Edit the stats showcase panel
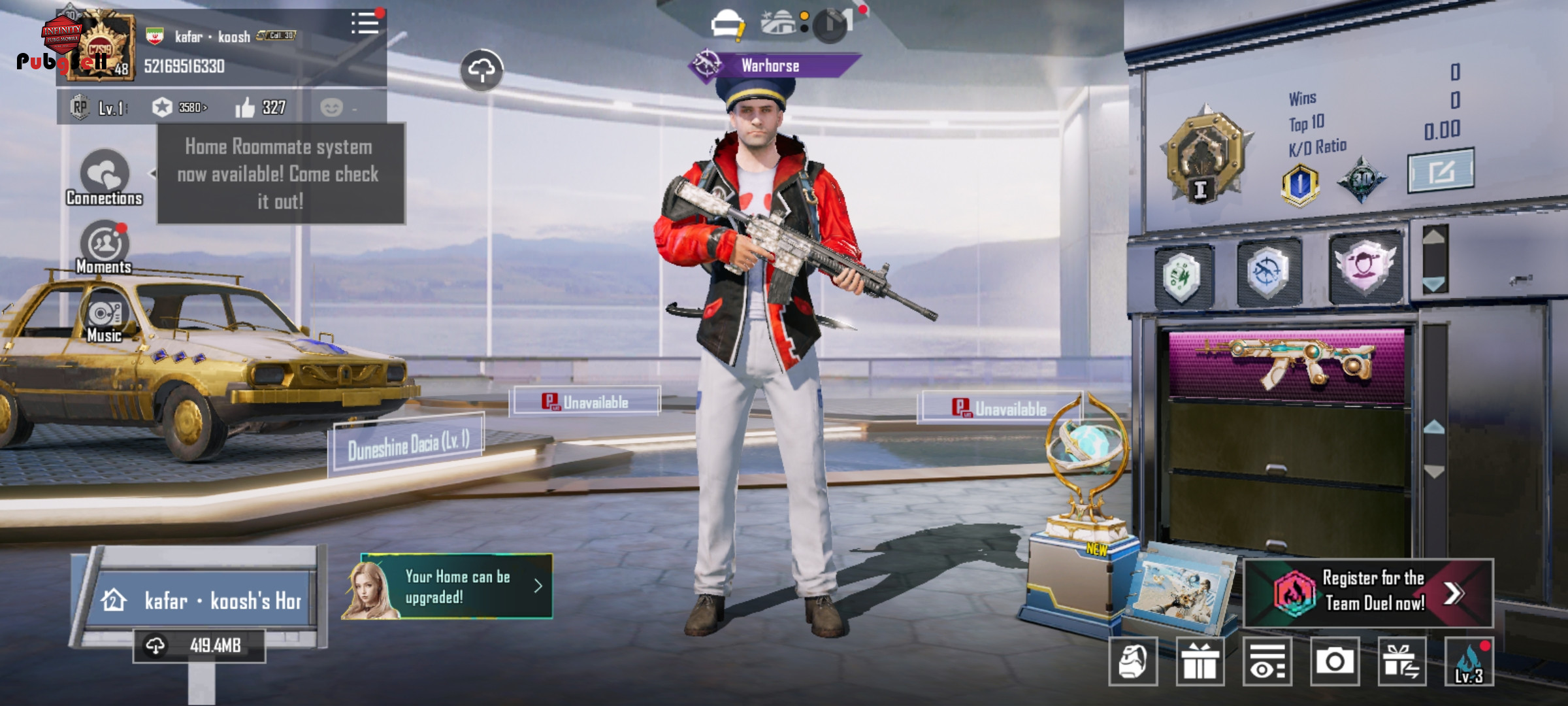 coord(1440,171)
